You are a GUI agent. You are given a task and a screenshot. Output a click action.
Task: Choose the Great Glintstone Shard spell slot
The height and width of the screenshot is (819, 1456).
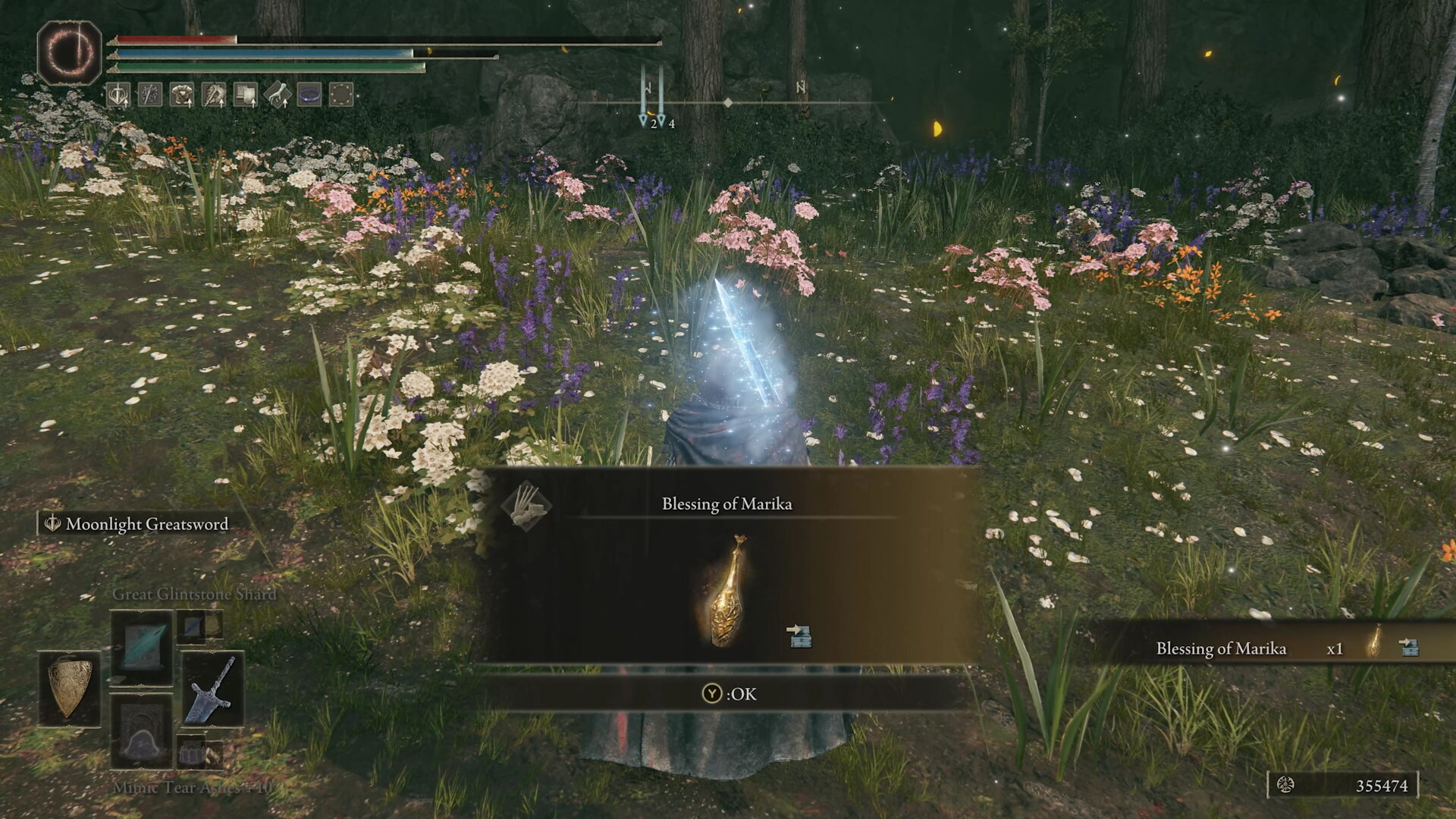coord(142,647)
